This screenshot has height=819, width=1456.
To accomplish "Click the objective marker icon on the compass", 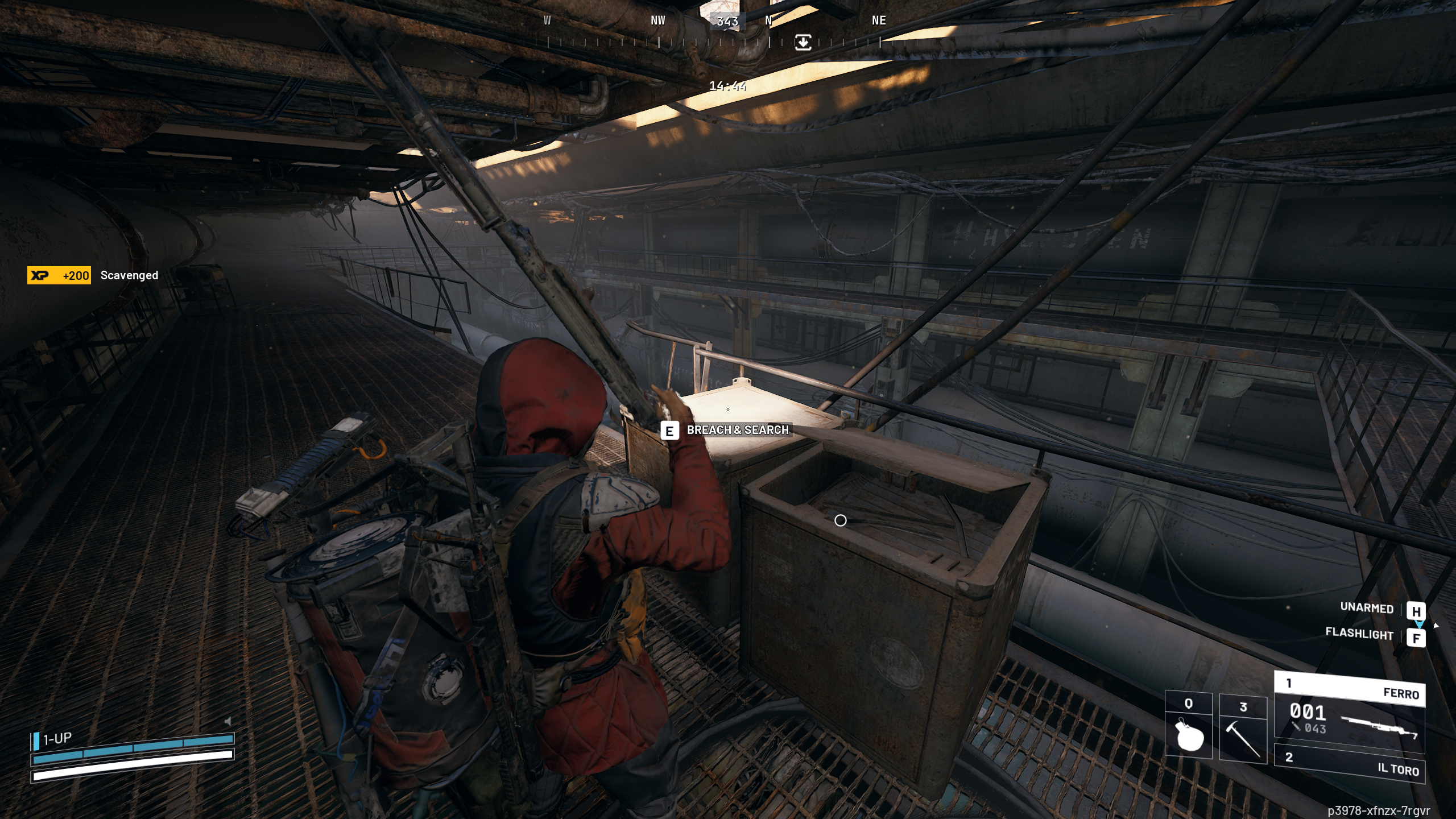I will [803, 41].
